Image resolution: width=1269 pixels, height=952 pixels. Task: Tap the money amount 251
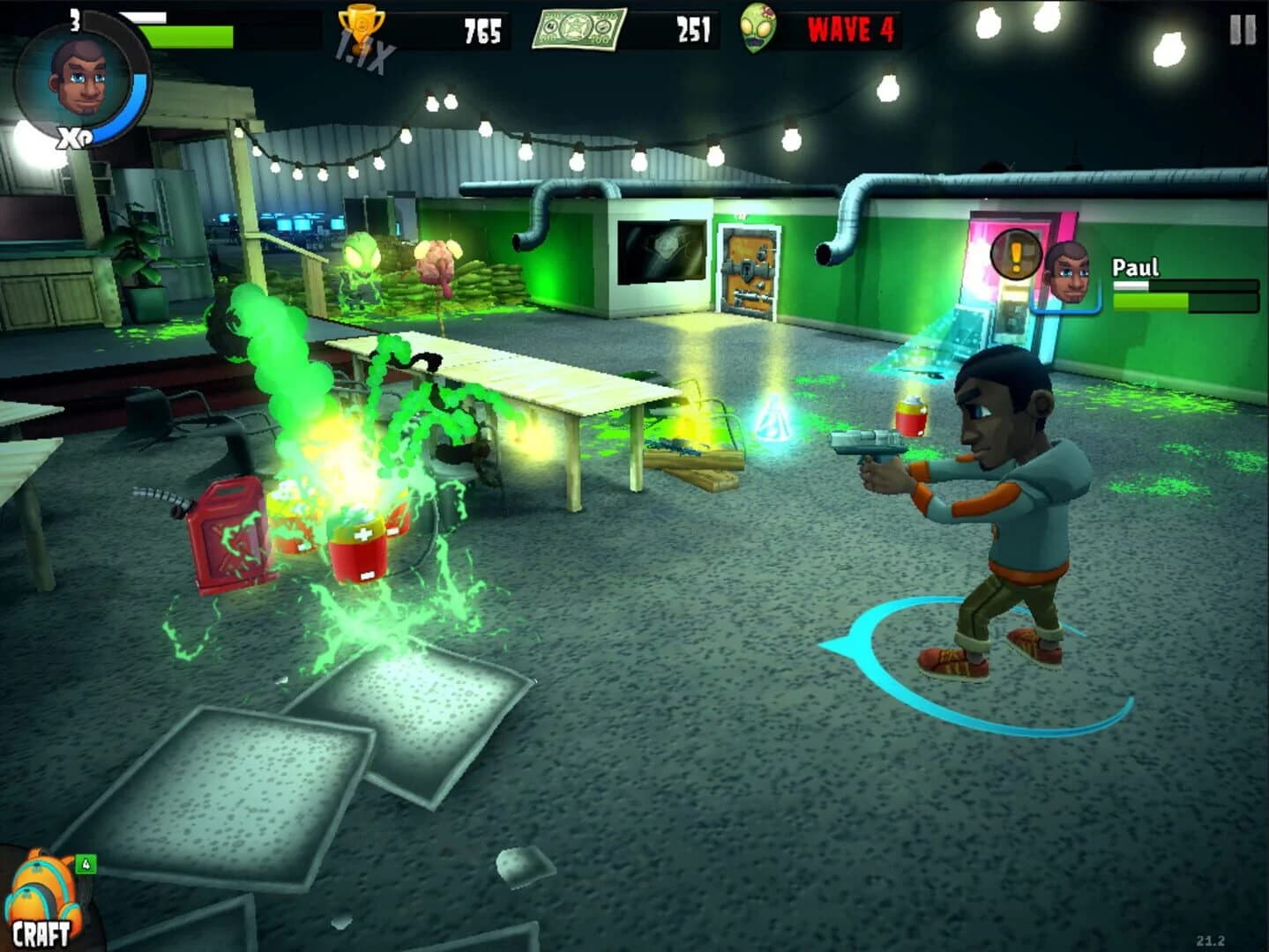pos(692,28)
